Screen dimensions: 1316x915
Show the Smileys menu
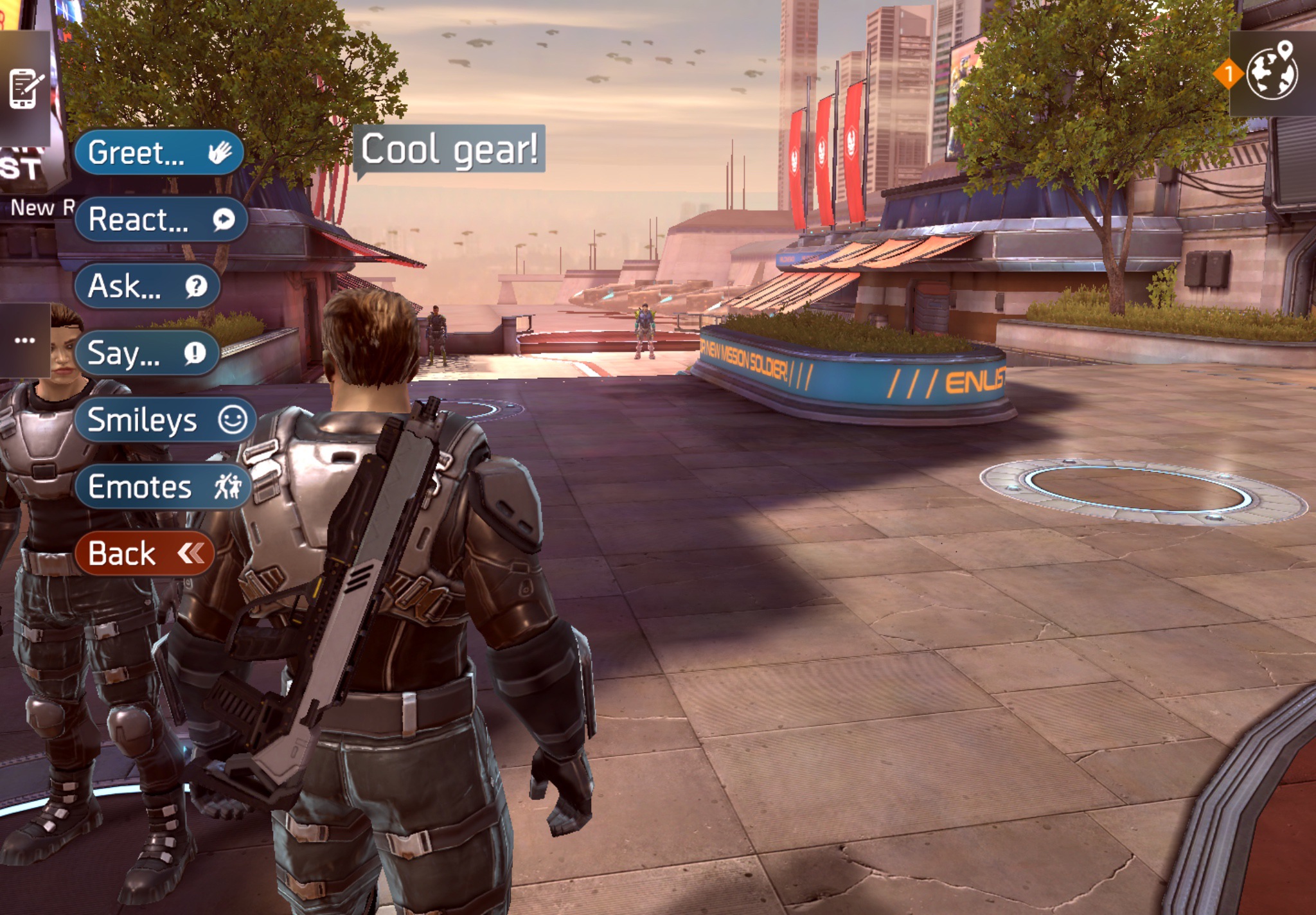coord(166,420)
